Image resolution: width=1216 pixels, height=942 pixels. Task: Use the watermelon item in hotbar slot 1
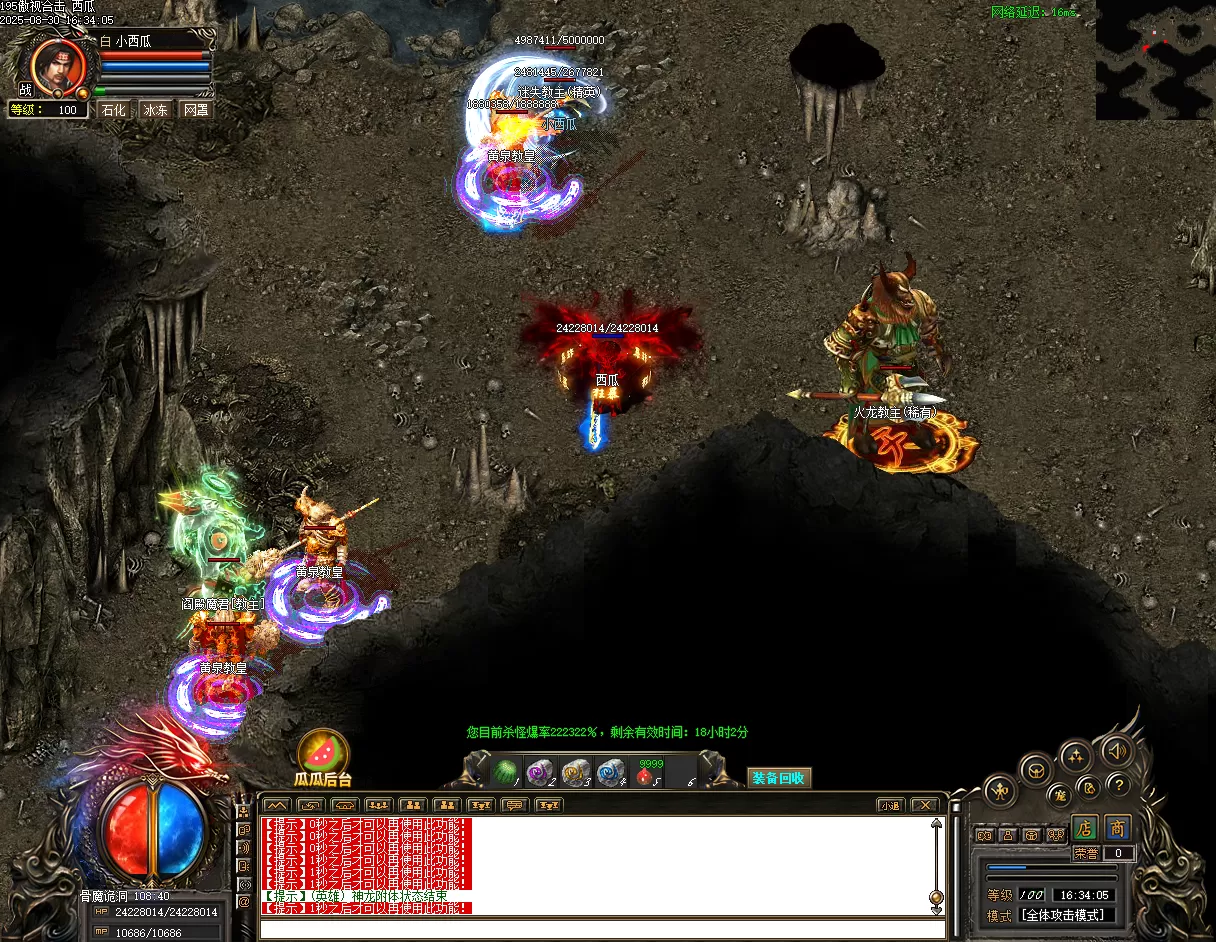505,772
